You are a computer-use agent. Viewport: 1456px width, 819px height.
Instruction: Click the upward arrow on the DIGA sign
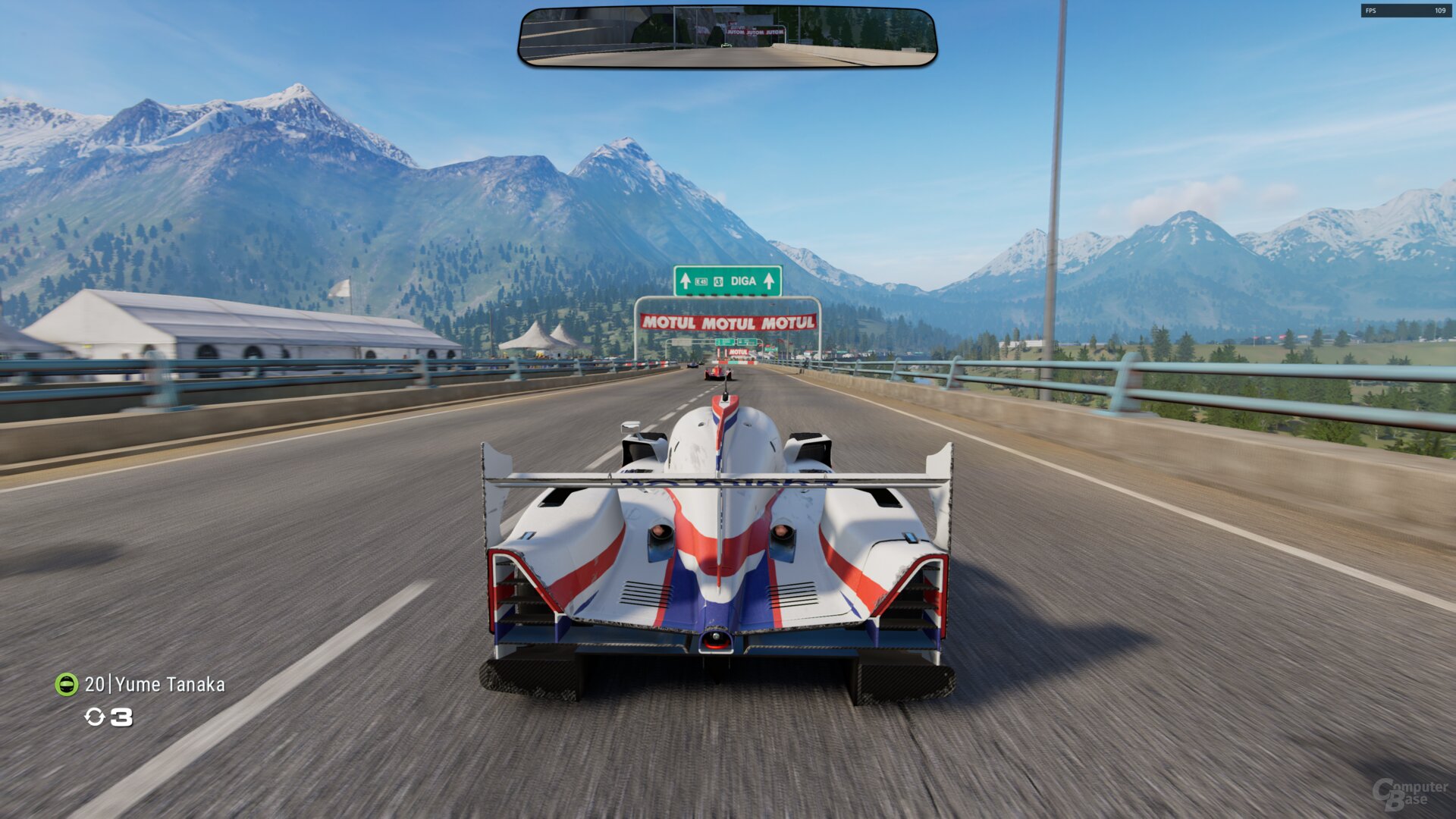tap(769, 281)
